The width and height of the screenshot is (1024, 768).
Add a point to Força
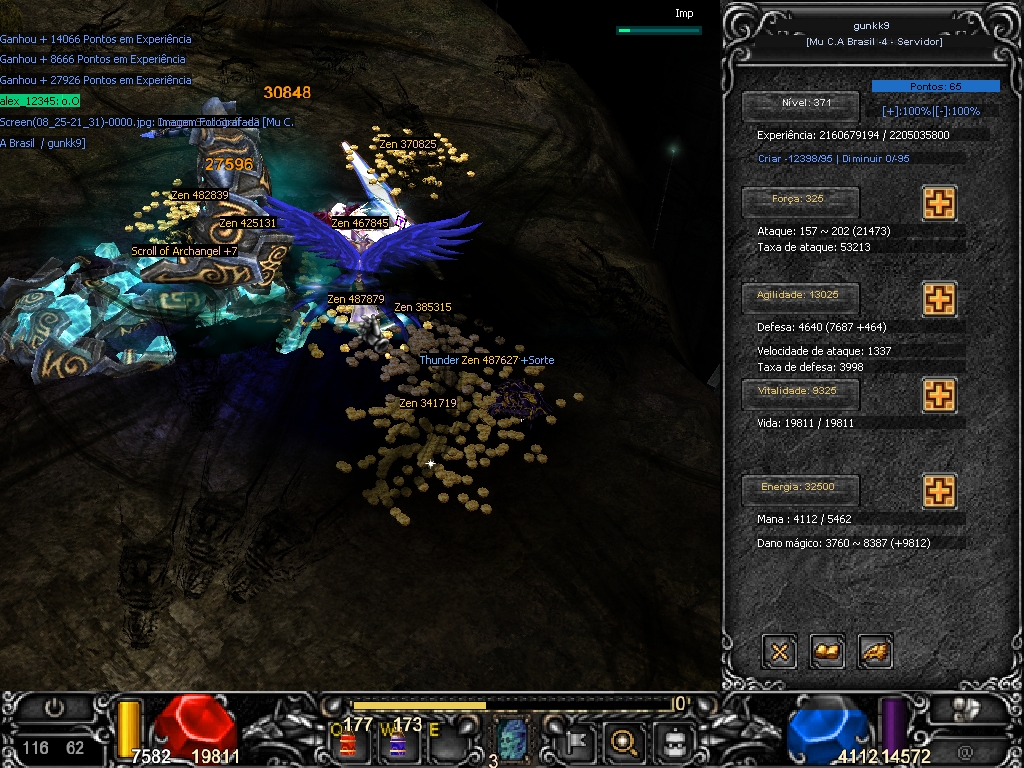[x=938, y=203]
